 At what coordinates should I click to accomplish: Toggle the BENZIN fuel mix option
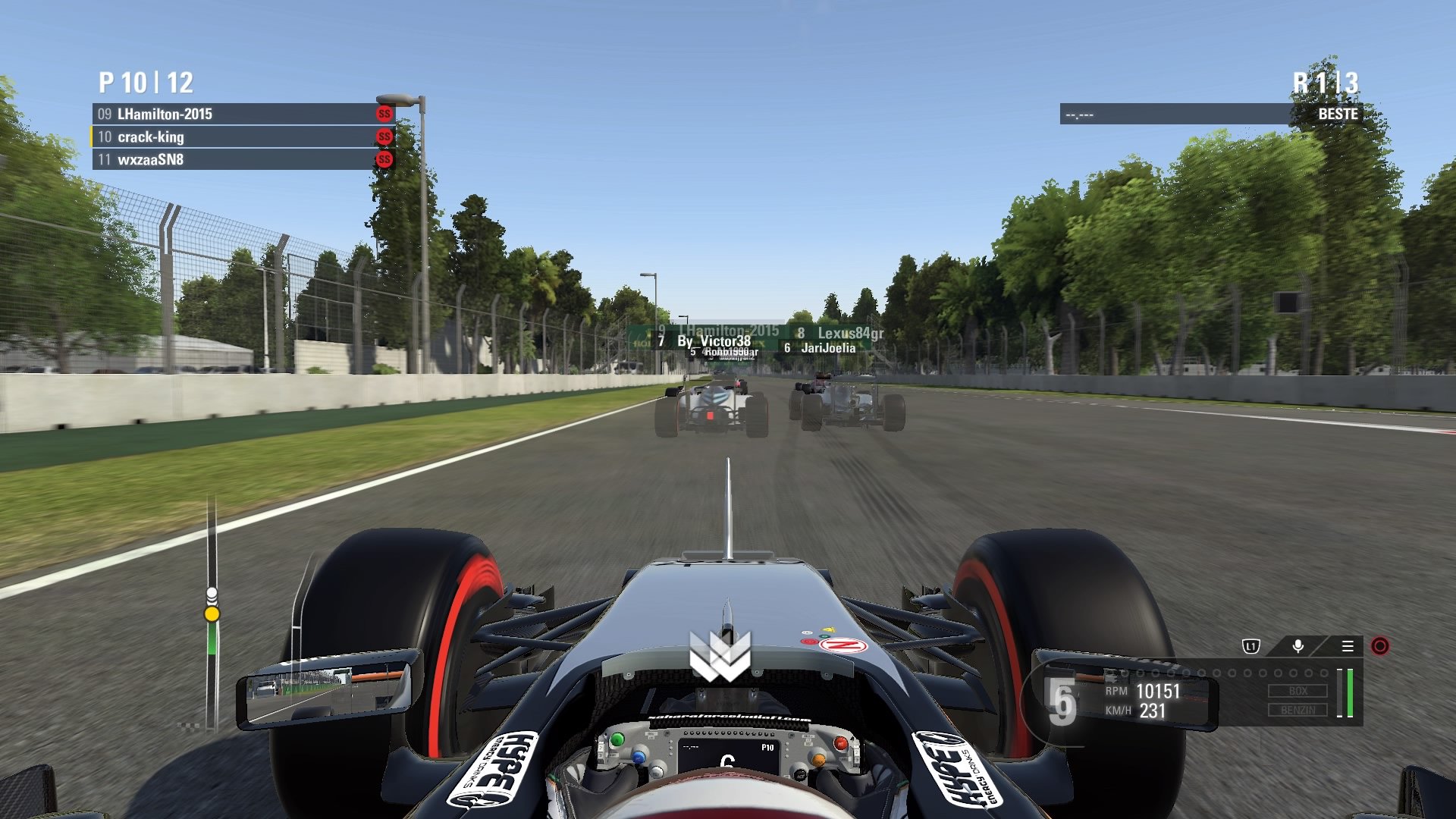1300,710
